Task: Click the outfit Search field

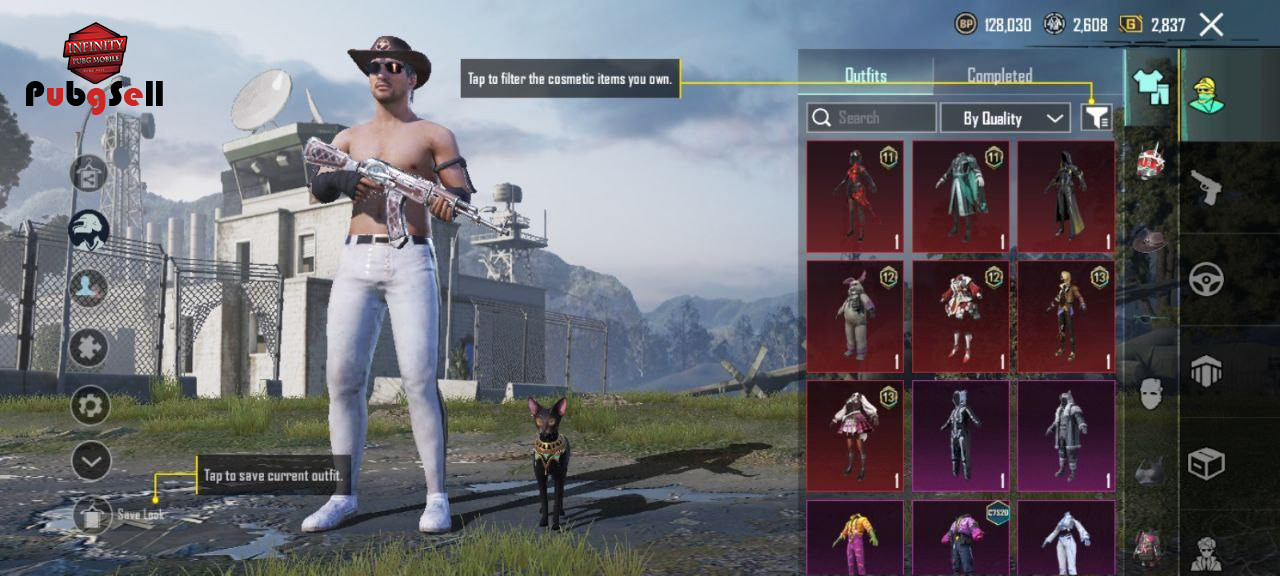Action: pyautogui.click(x=872, y=118)
